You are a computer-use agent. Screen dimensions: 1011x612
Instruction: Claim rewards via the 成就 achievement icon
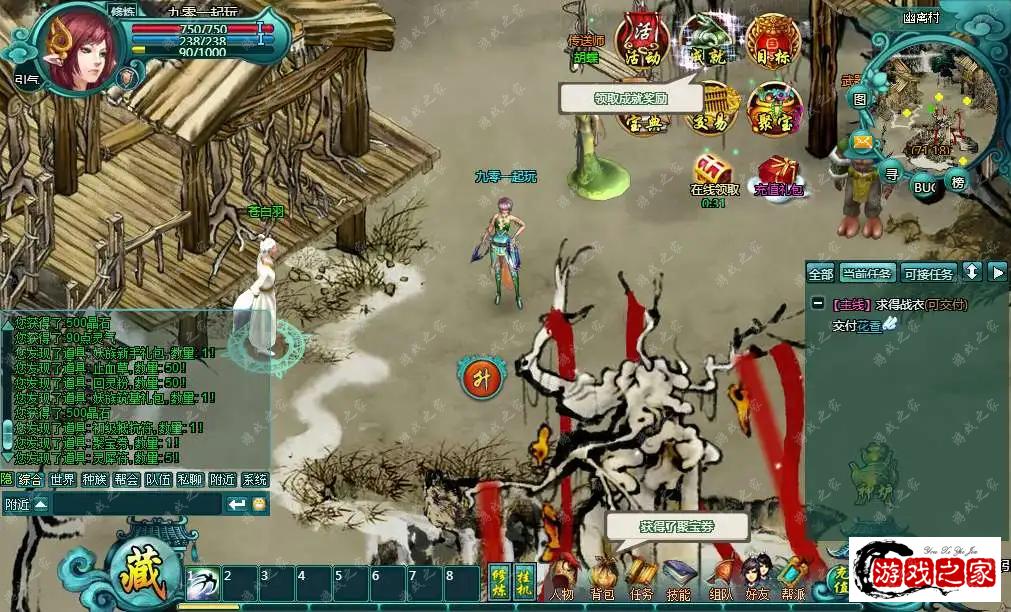point(706,40)
